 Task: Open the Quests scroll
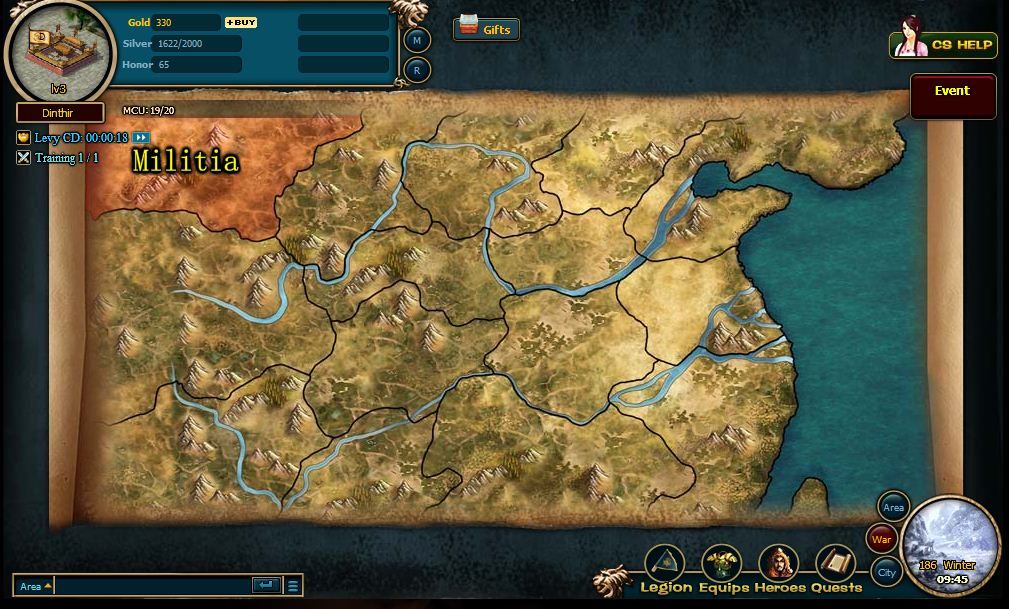pyautogui.click(x=836, y=566)
